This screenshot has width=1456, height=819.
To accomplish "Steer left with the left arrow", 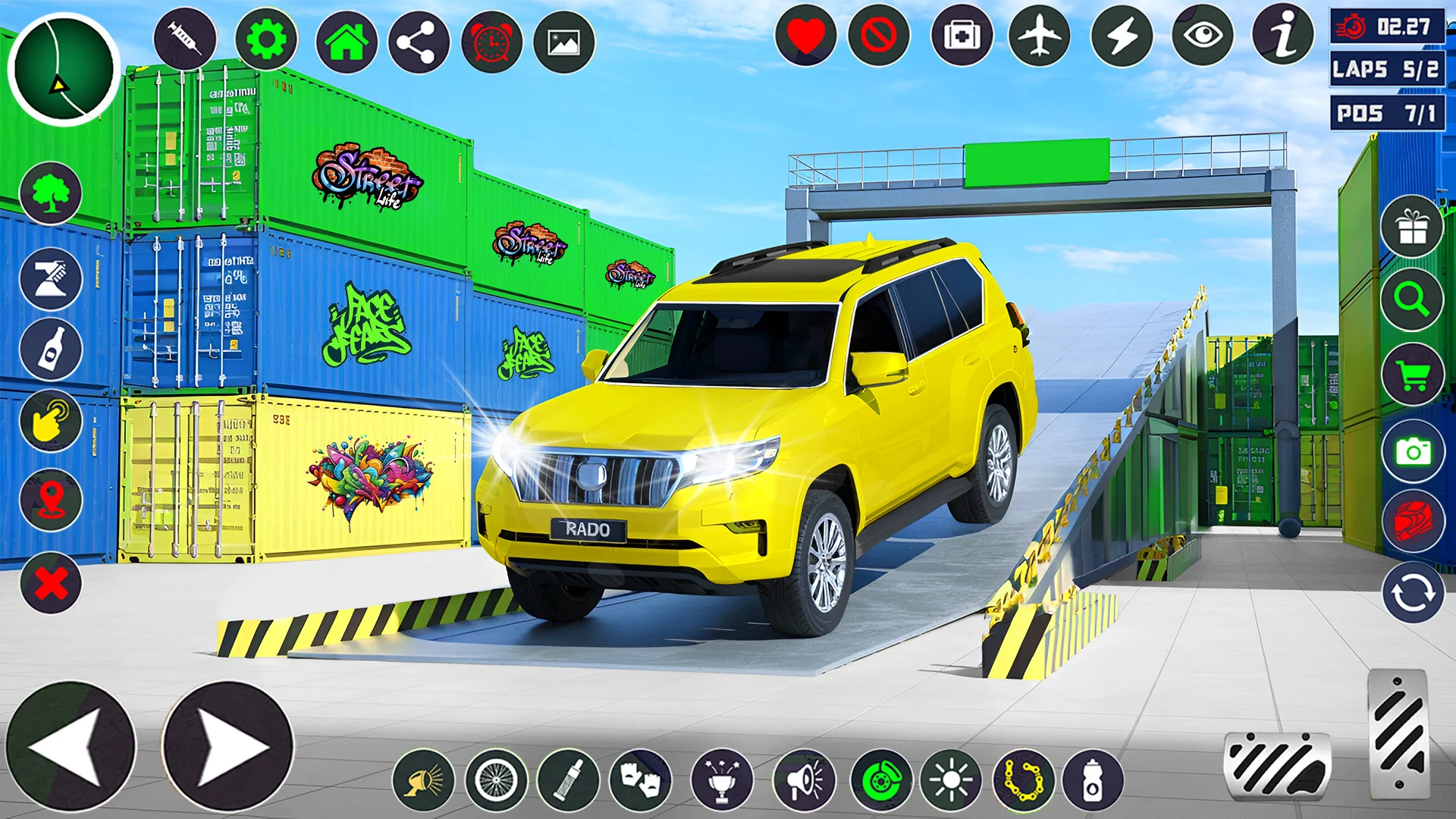I will [71, 746].
